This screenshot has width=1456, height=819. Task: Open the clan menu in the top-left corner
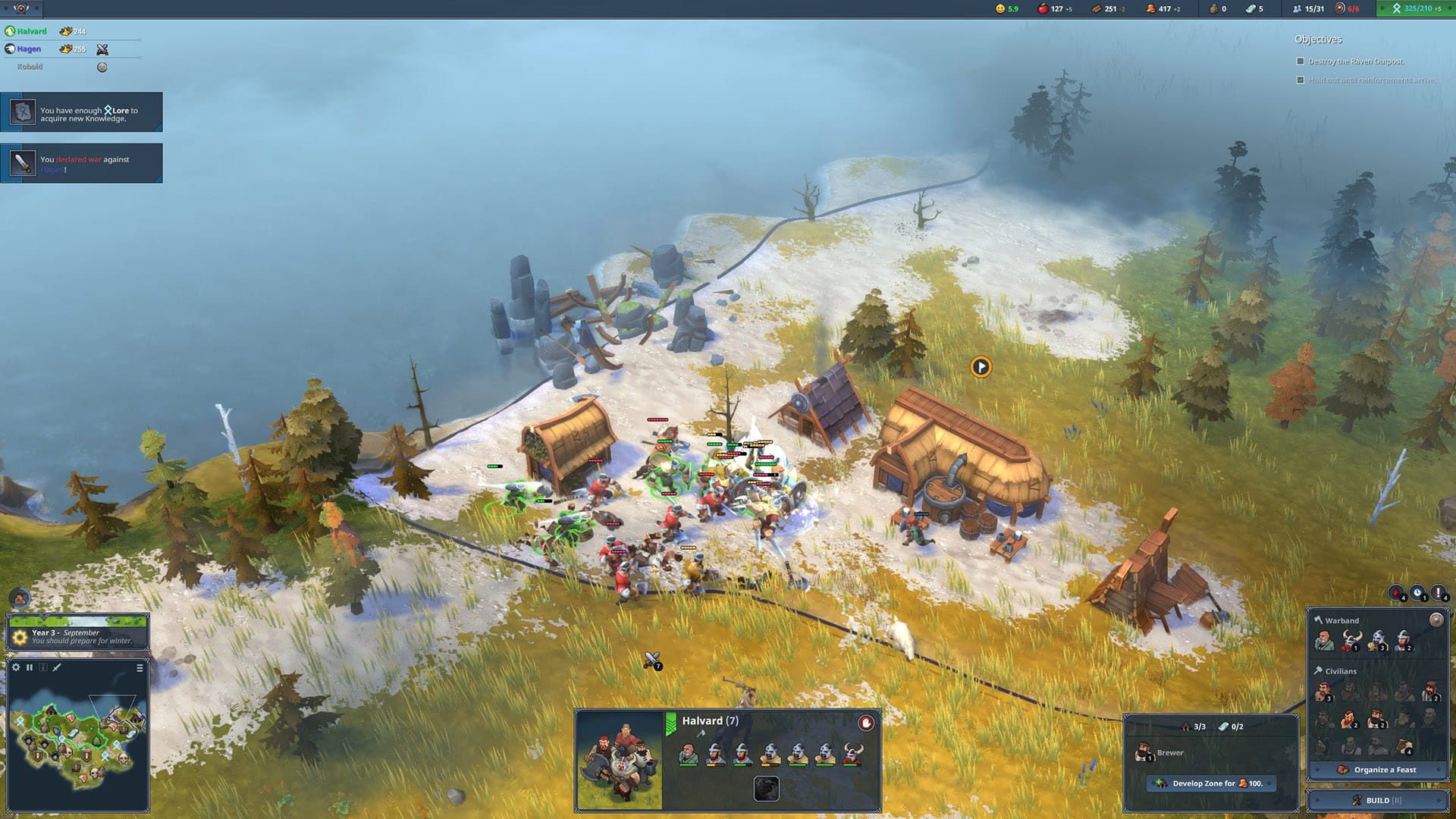click(21, 8)
